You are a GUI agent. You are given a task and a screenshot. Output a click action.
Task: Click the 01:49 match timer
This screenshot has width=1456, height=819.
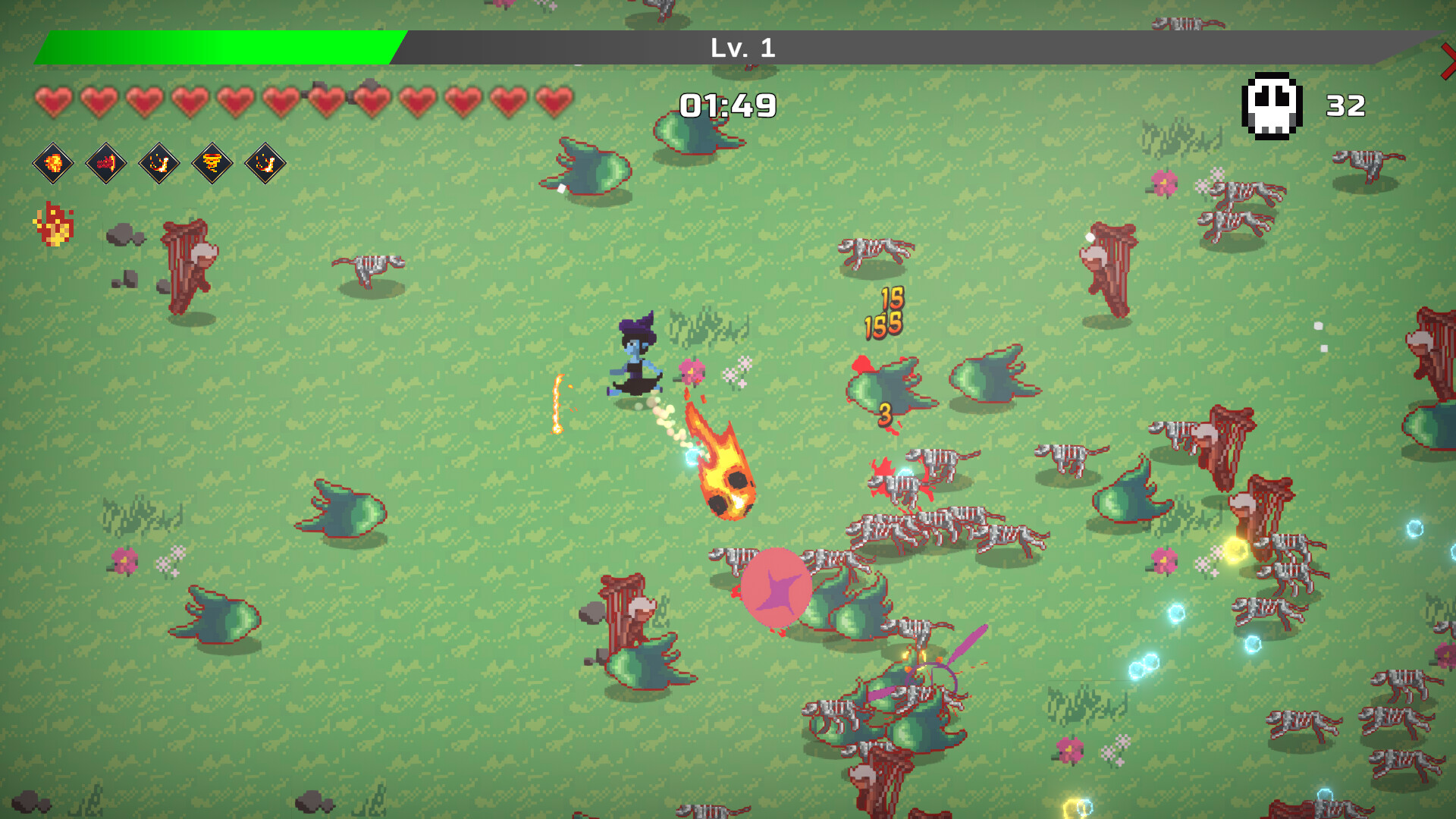pyautogui.click(x=726, y=106)
